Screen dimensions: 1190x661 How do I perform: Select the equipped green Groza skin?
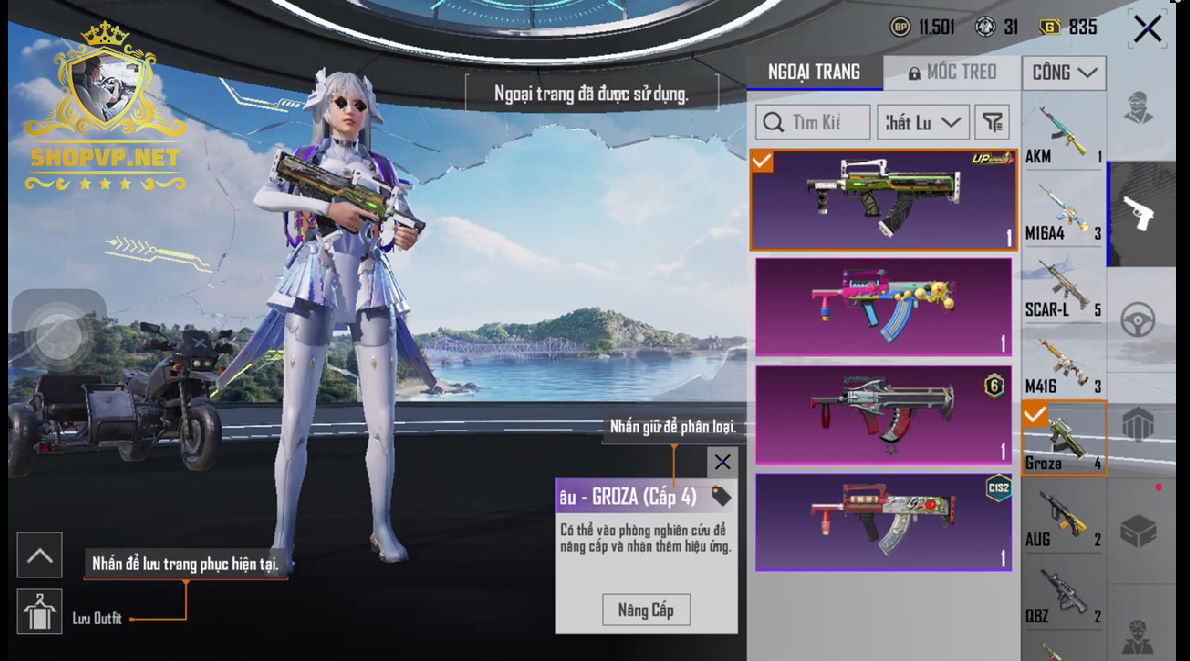tap(883, 199)
